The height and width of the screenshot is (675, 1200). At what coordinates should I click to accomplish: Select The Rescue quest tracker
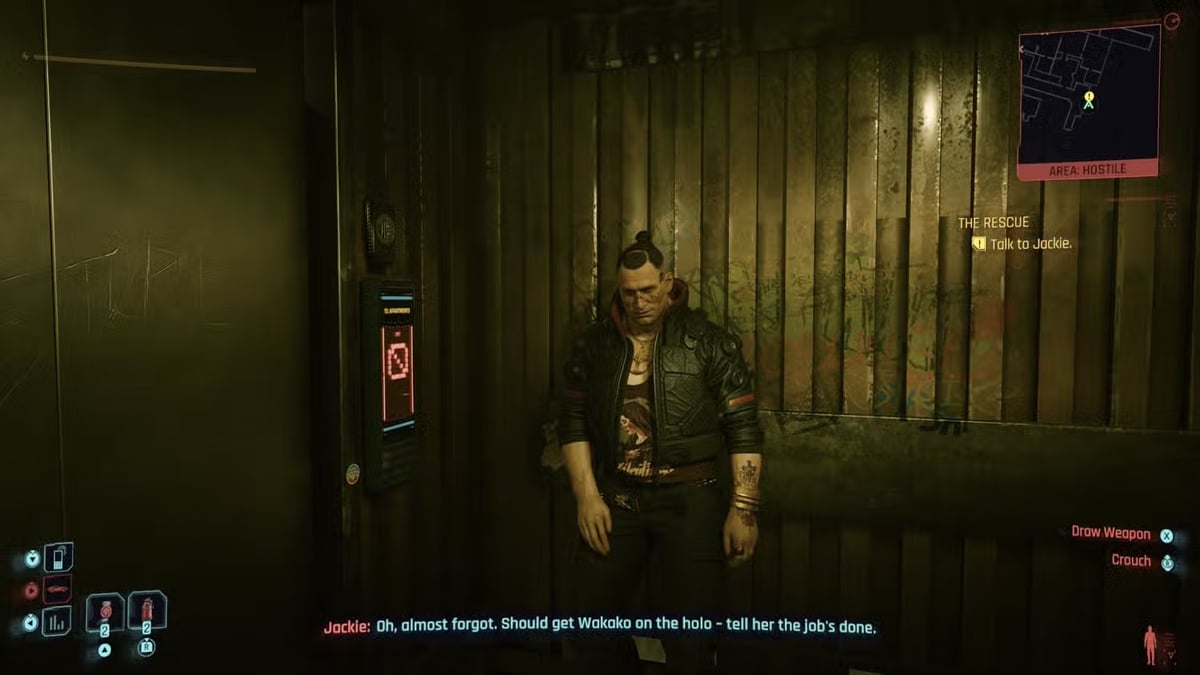[x=993, y=222]
